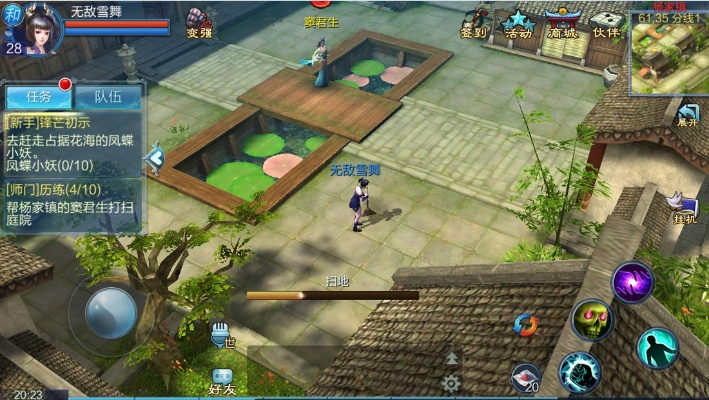709x400 pixels.
Task: Activate the green skull skill
Action: coord(592,320)
